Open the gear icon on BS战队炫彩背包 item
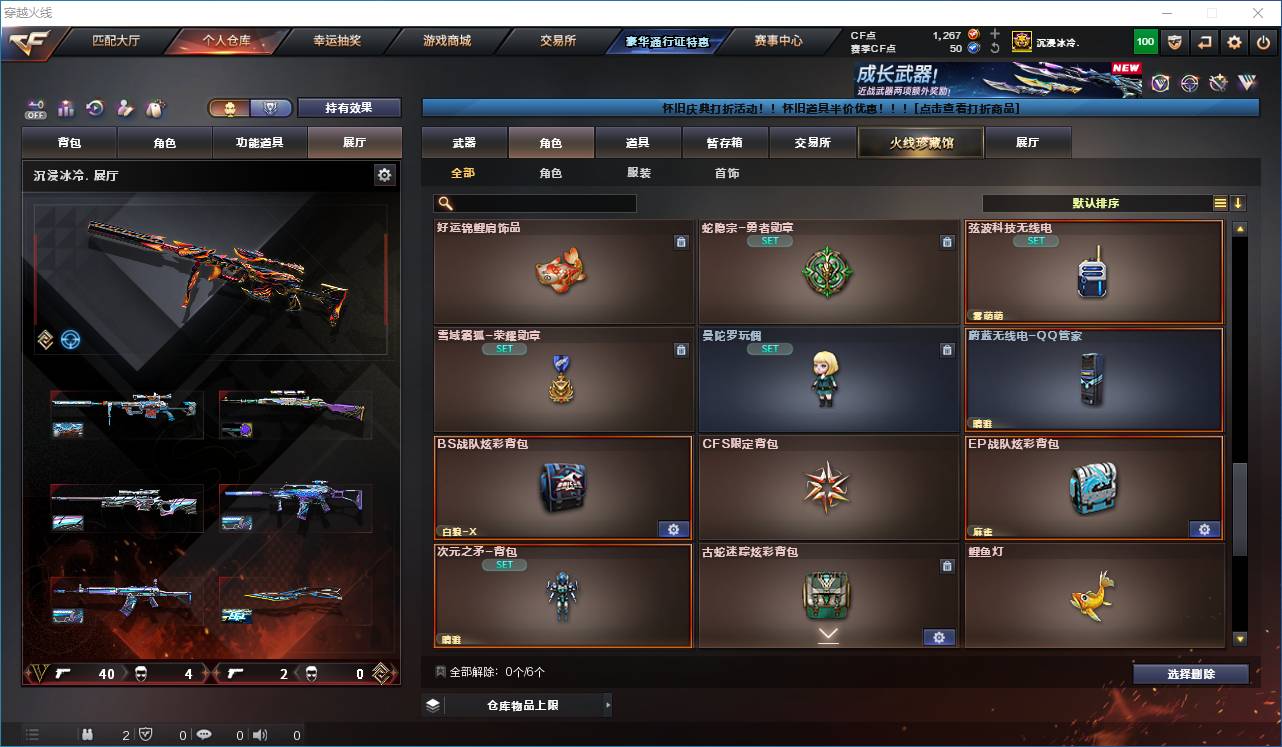 point(673,529)
